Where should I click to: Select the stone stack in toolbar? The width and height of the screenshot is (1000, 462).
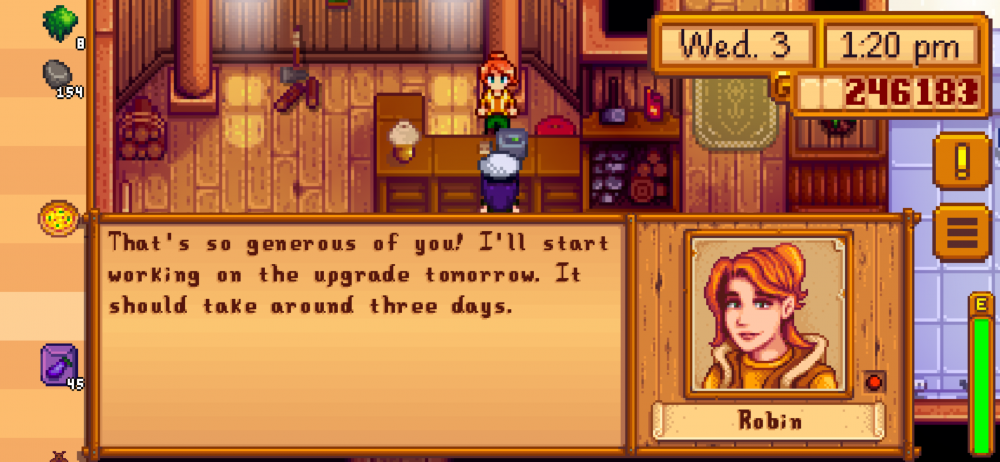(58, 75)
